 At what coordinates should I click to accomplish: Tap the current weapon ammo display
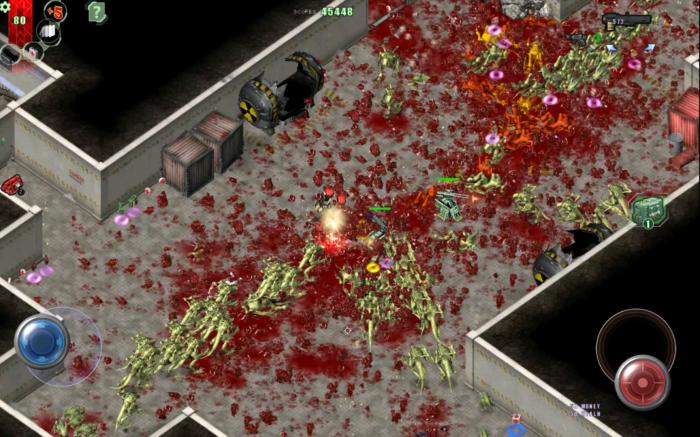[626, 21]
